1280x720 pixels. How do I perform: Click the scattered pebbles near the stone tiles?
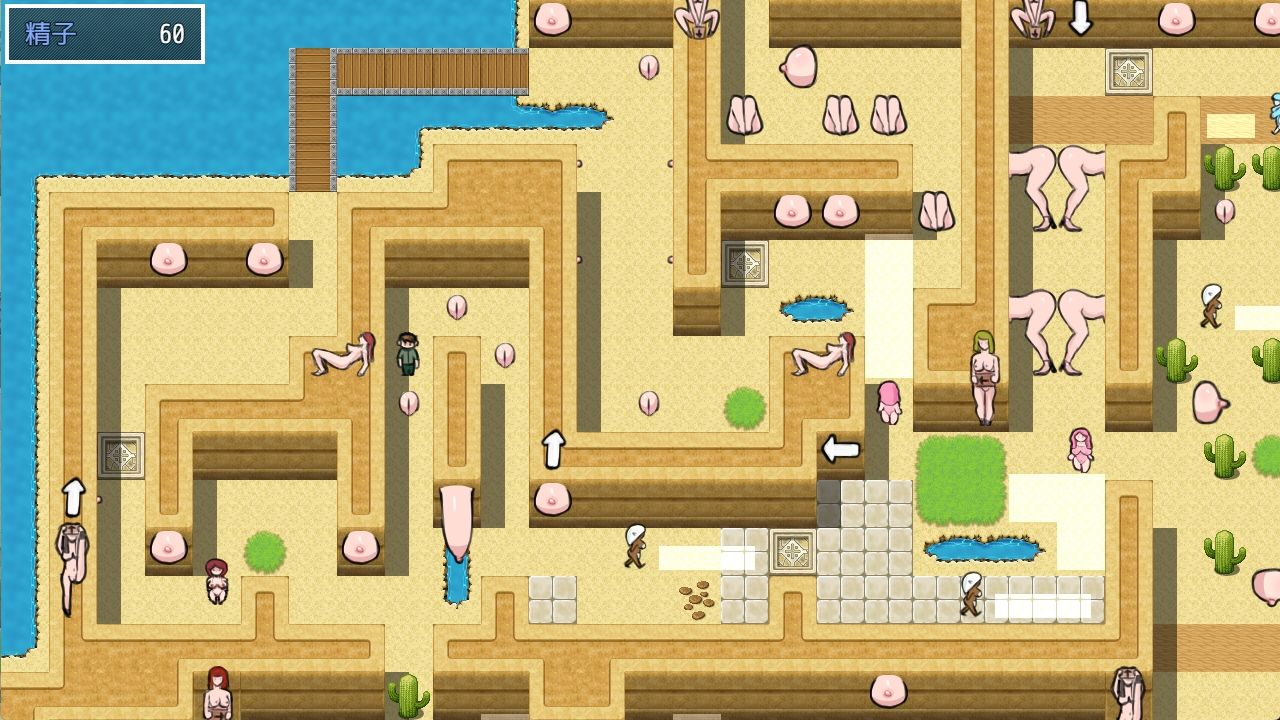(x=695, y=600)
